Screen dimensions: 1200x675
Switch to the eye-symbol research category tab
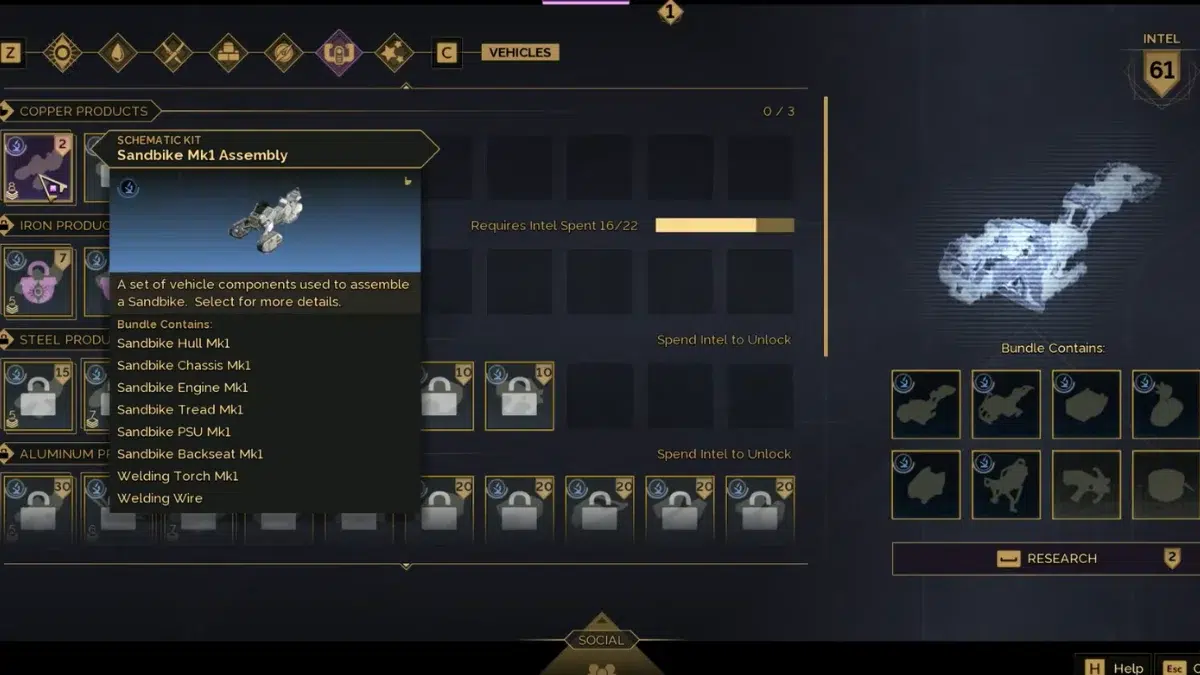[62, 53]
